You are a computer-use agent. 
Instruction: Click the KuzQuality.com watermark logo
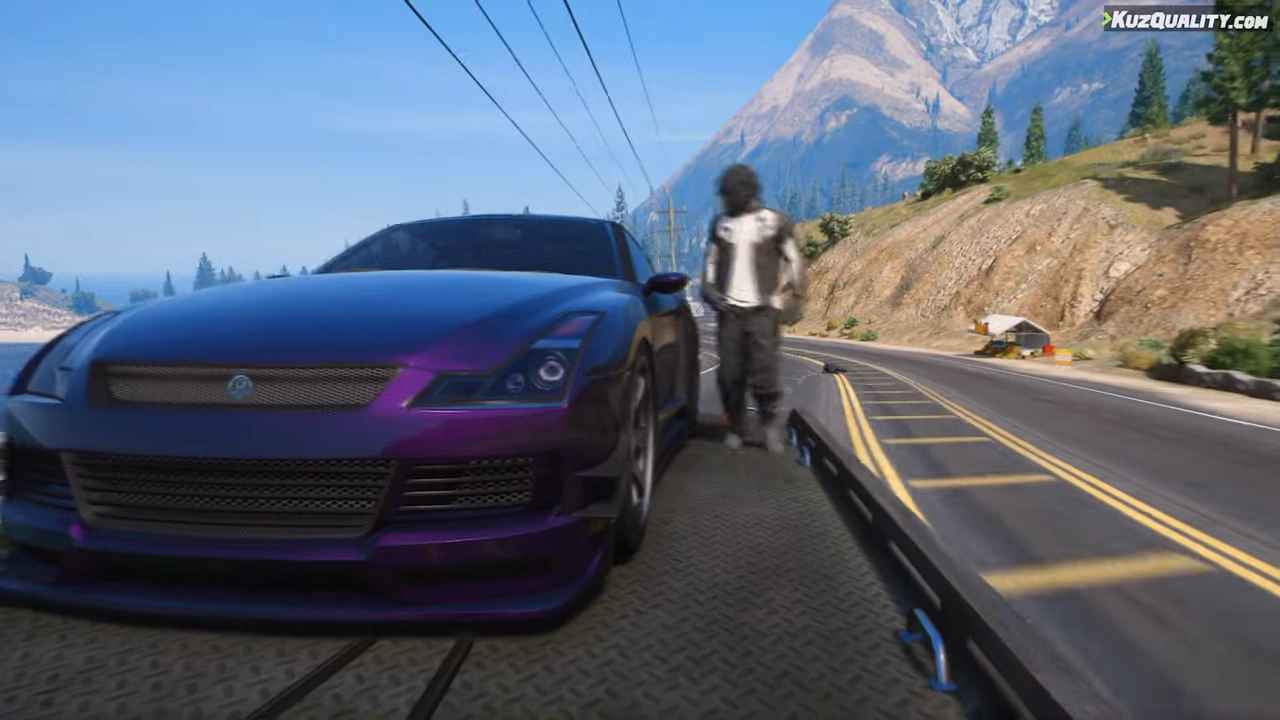[x=1186, y=19]
